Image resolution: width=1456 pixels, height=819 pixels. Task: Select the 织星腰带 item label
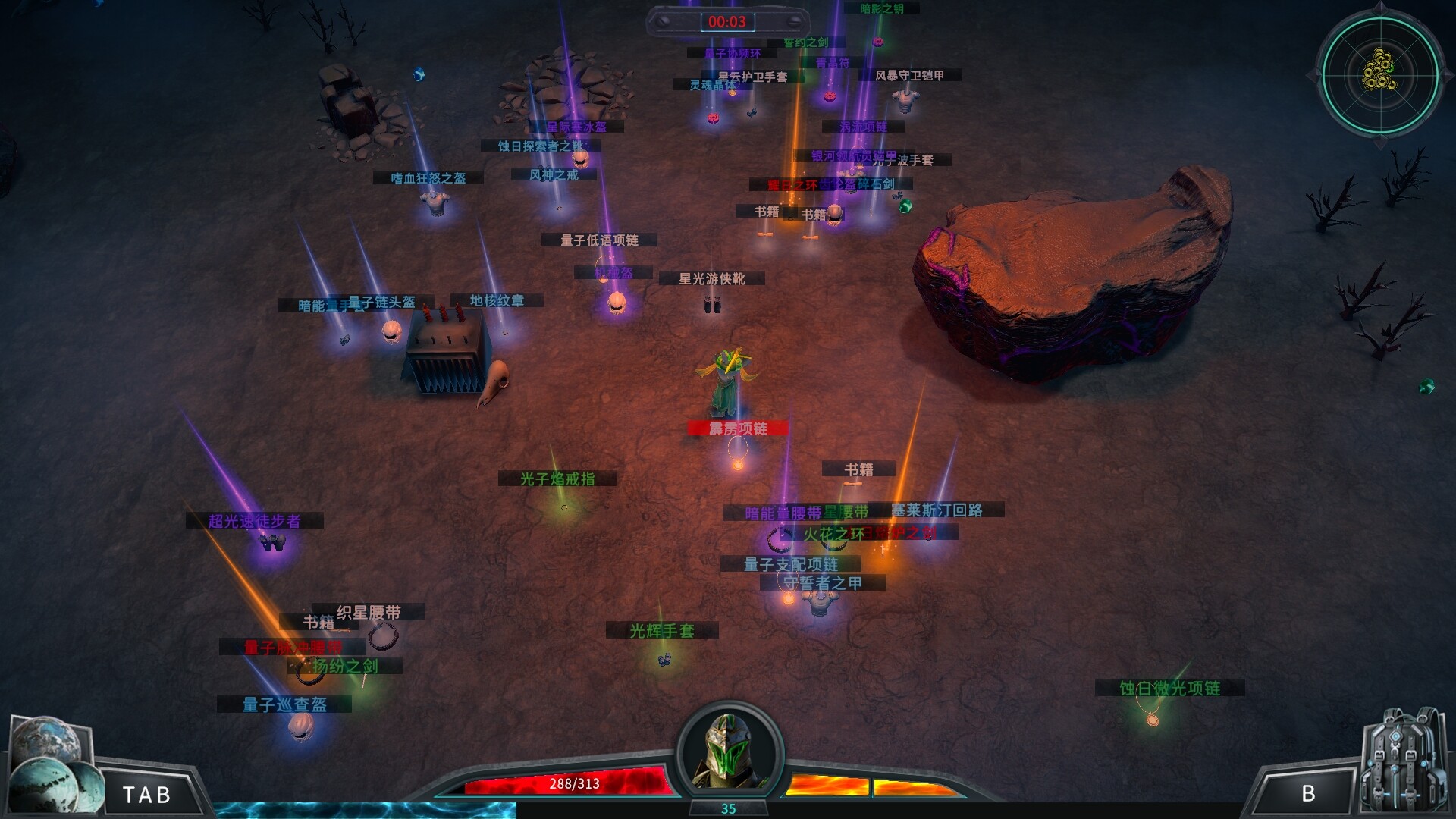[x=369, y=612]
